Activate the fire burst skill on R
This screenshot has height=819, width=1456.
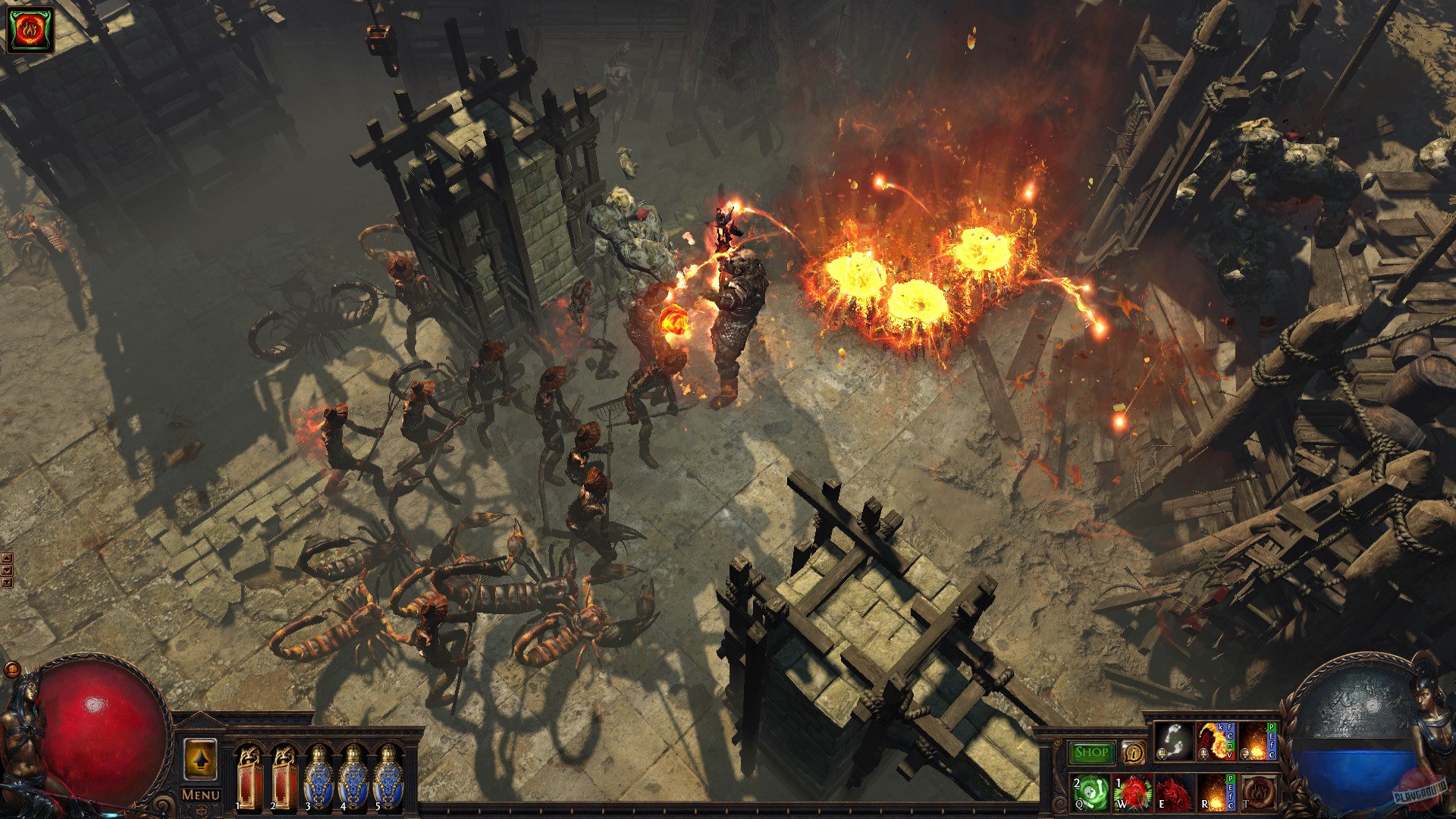(x=1214, y=792)
